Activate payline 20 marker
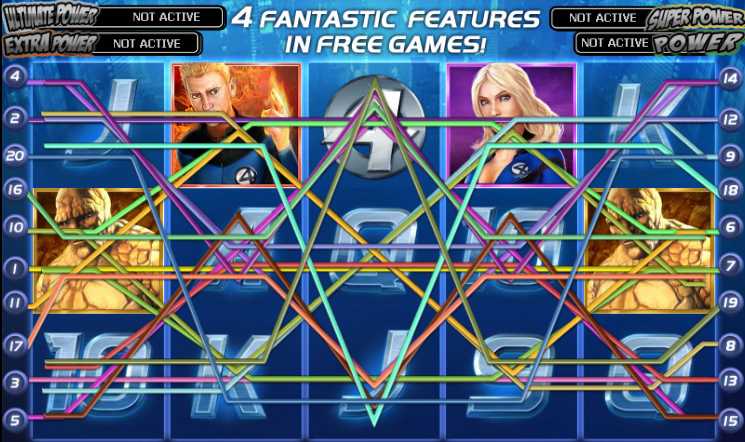 (15, 155)
